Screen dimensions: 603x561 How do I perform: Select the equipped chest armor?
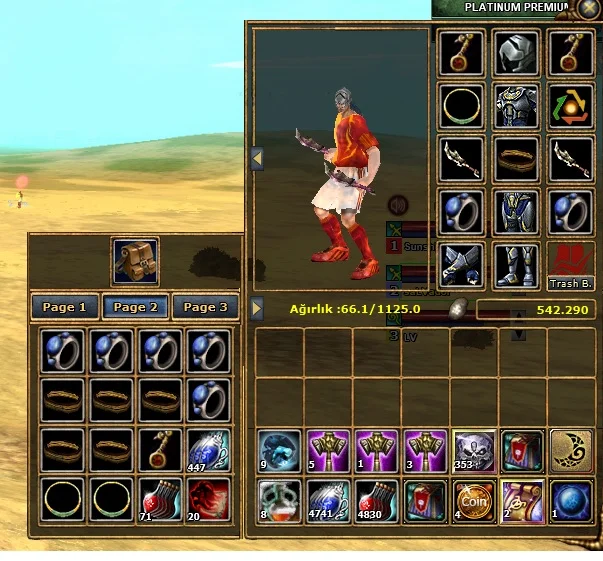pyautogui.click(x=517, y=106)
